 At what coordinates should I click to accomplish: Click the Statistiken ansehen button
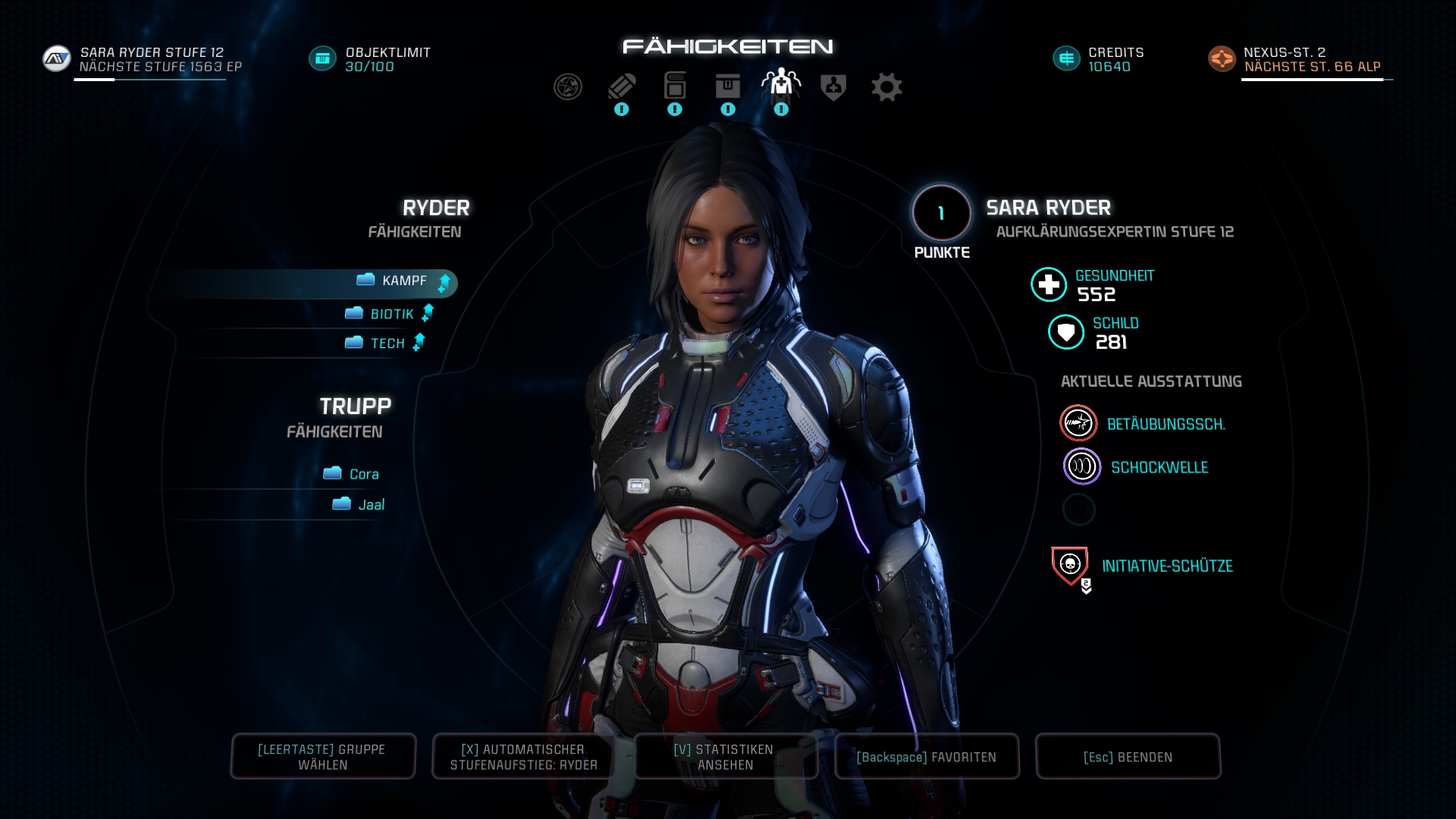(x=725, y=756)
